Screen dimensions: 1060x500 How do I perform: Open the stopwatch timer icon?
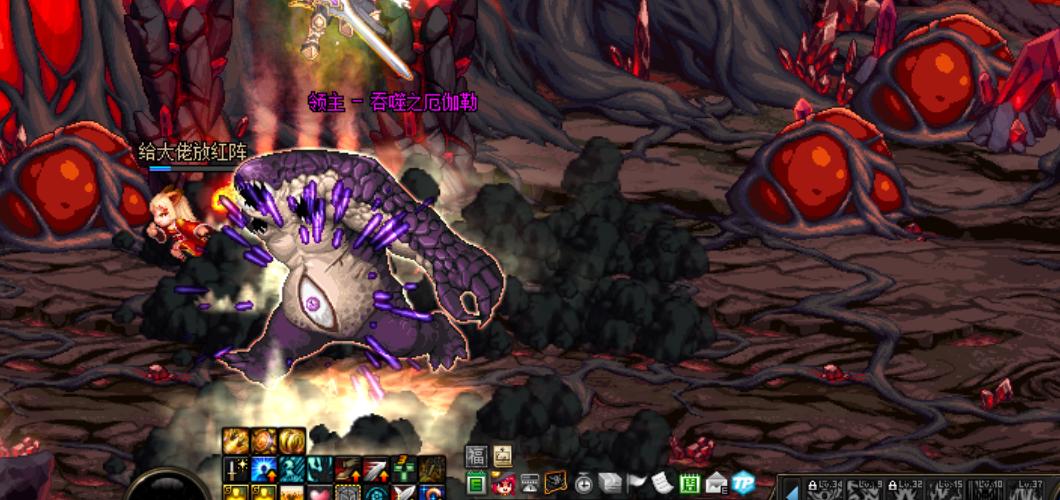(583, 484)
